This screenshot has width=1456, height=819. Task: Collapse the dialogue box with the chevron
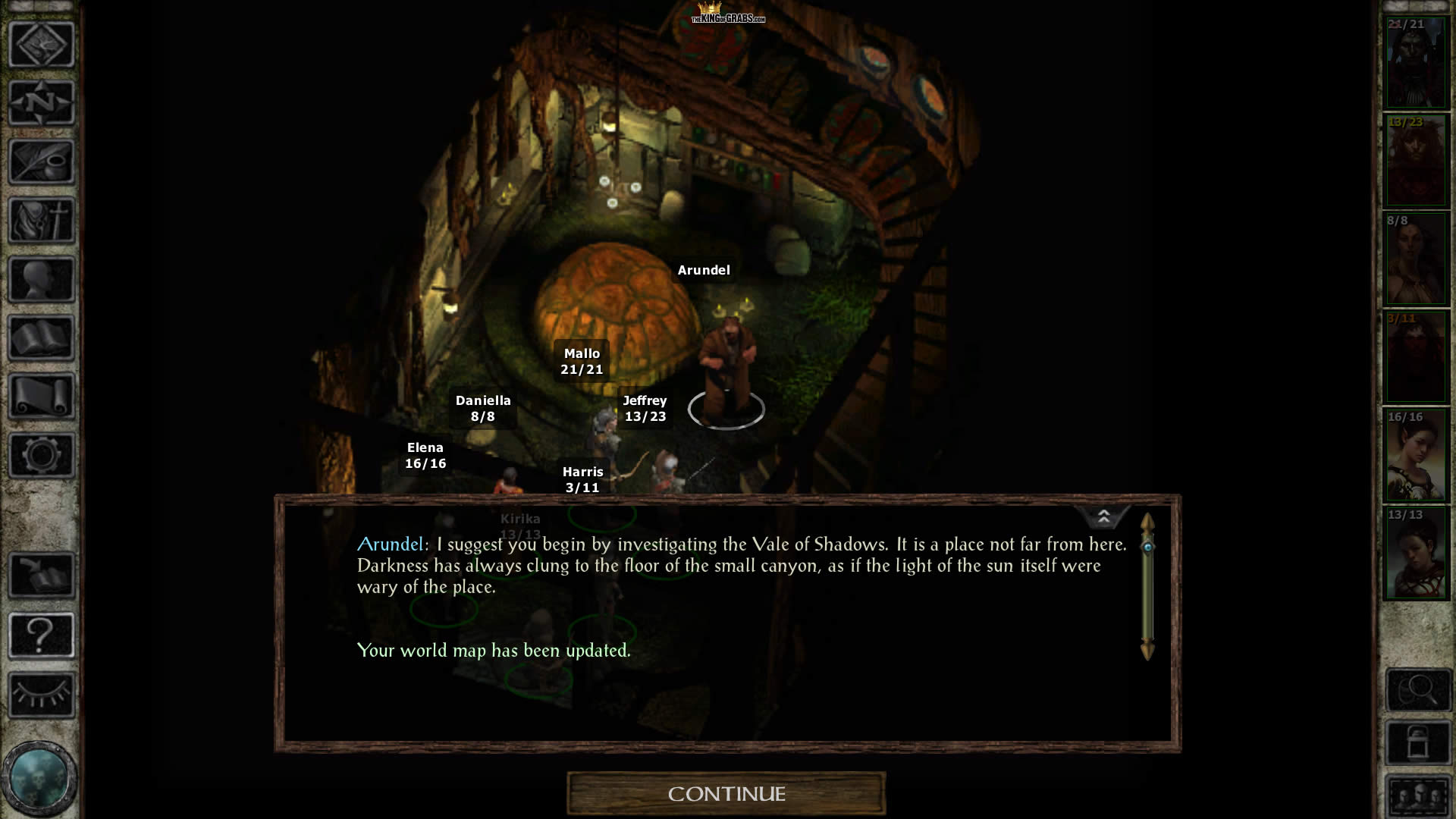(x=1103, y=517)
